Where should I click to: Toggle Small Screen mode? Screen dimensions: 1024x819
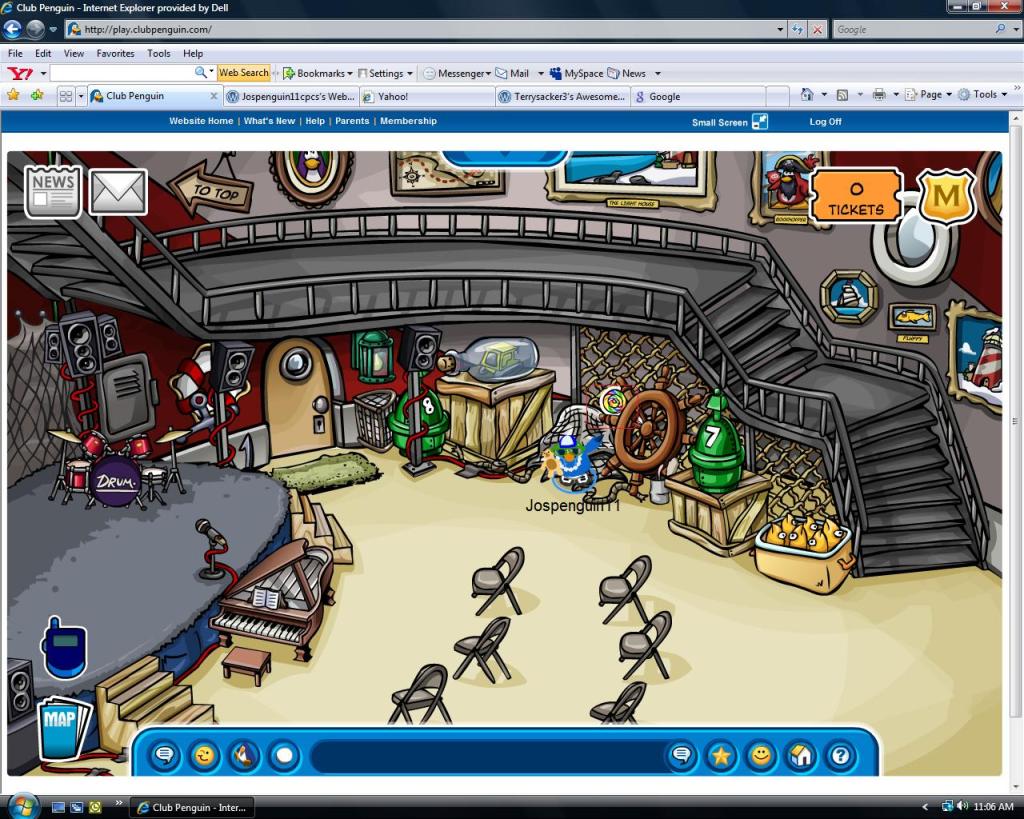point(729,122)
